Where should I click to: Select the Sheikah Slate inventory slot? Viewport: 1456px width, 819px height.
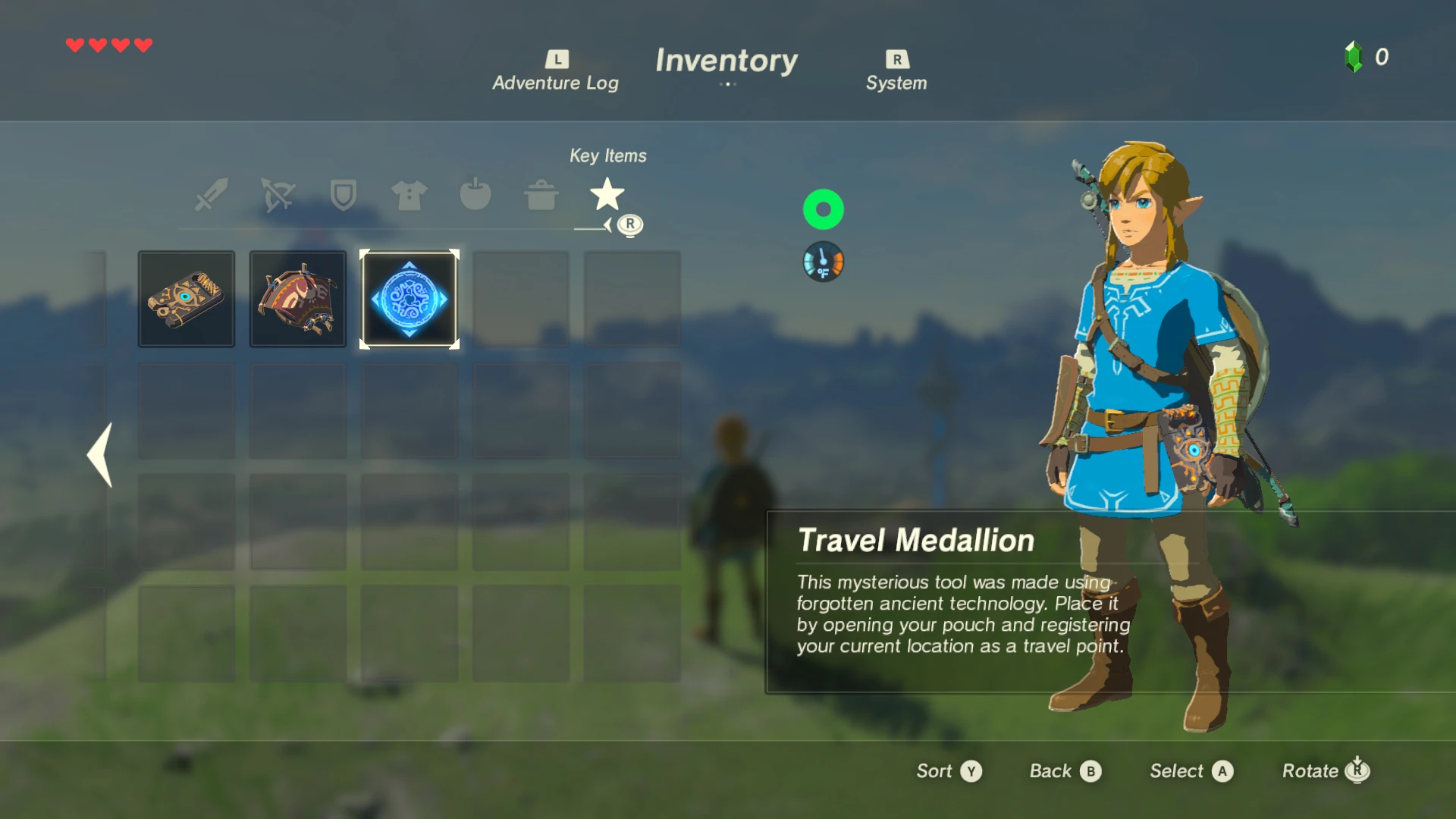pyautogui.click(x=186, y=299)
